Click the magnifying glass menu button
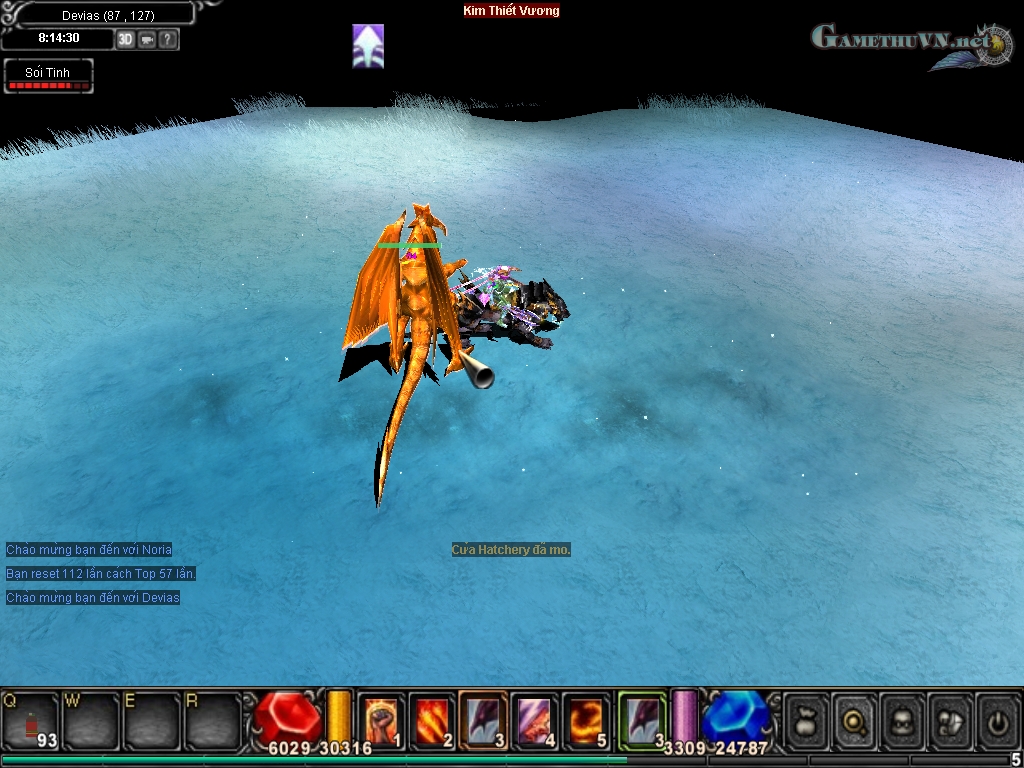The image size is (1024, 768). [x=855, y=720]
